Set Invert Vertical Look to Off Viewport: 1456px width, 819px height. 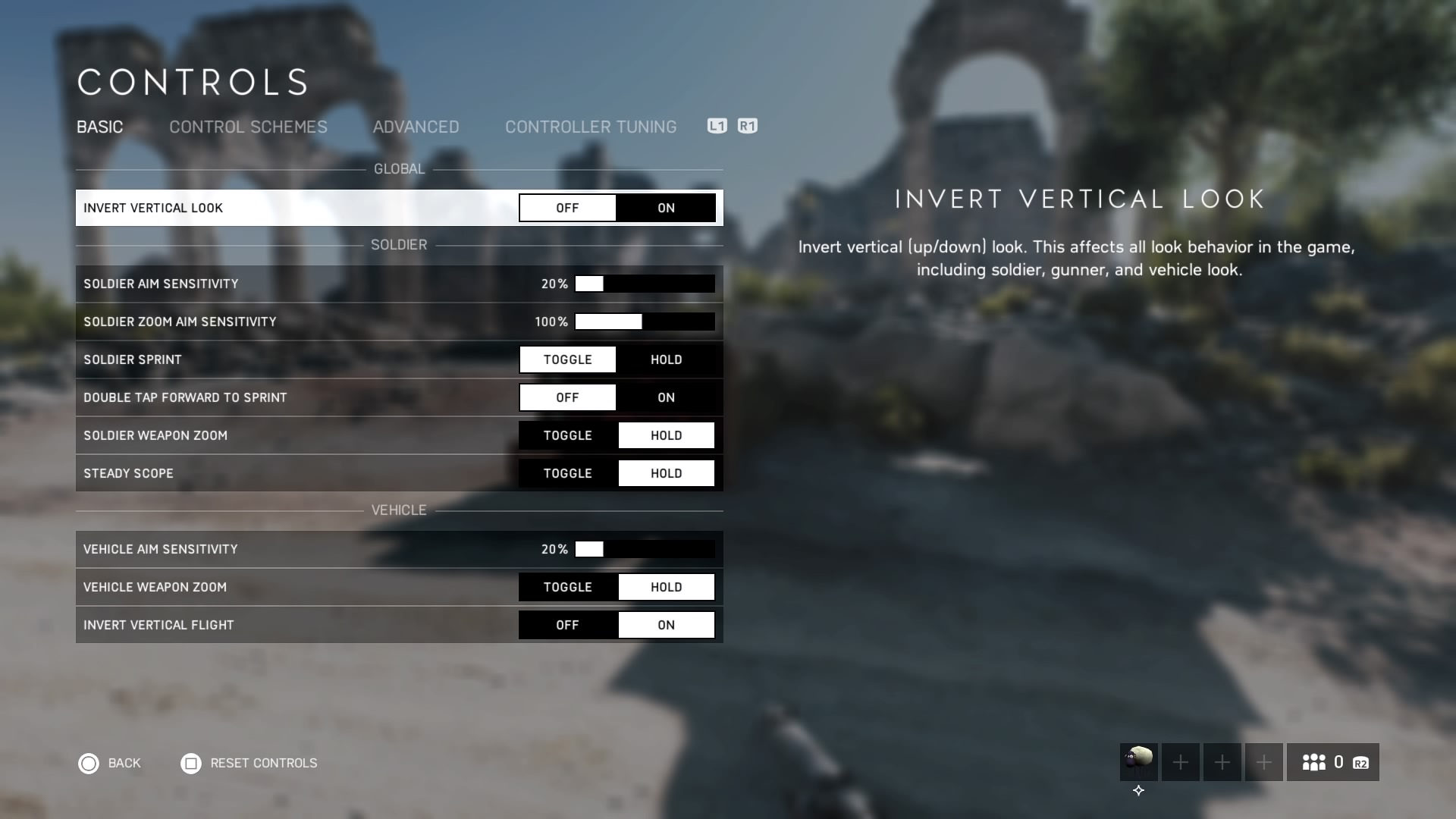point(567,208)
